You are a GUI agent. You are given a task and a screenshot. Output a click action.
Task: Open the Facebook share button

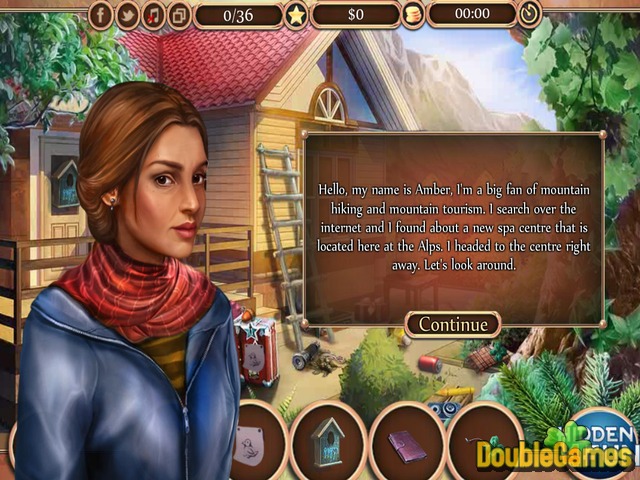pos(101,15)
